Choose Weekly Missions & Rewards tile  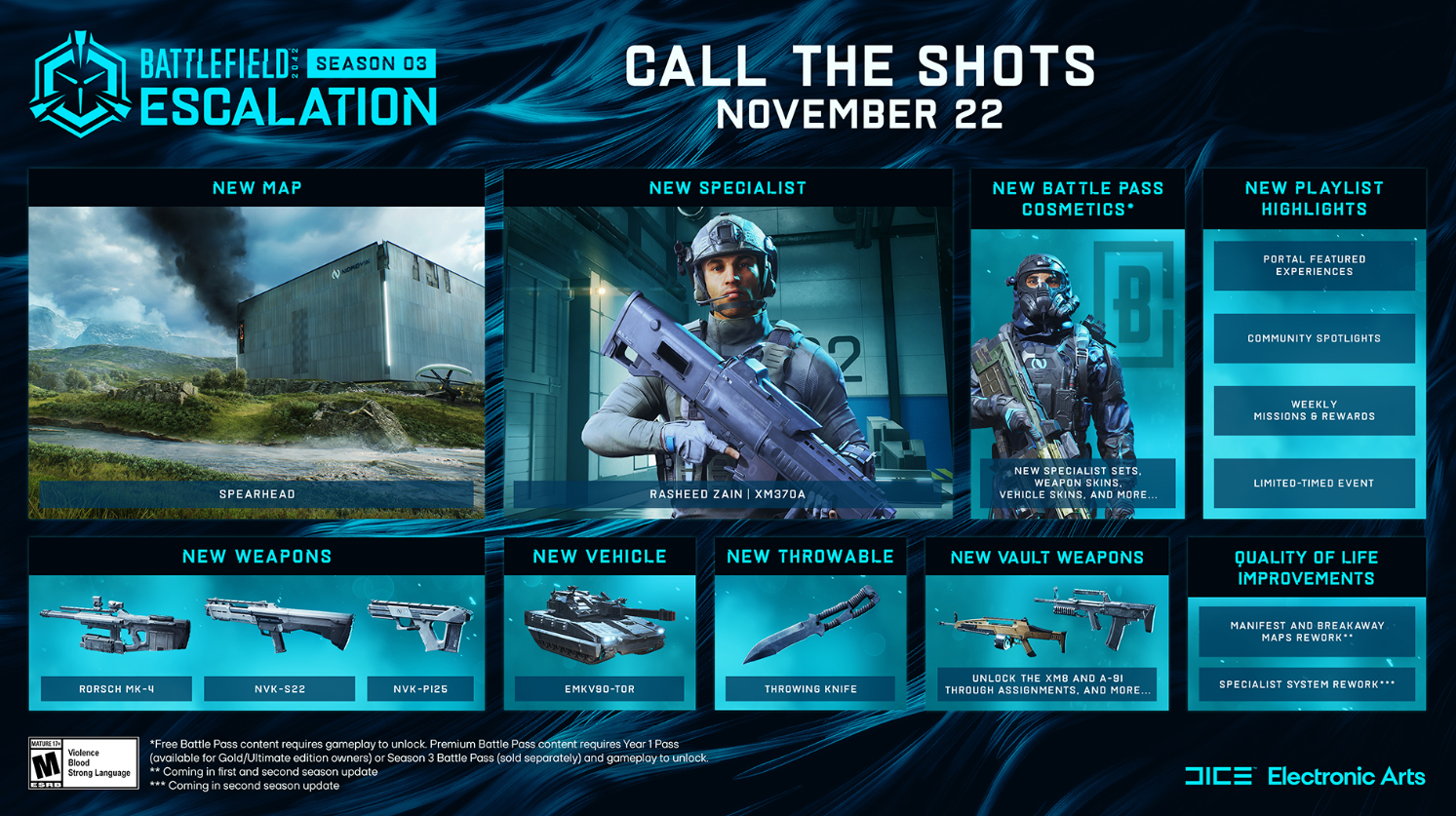1314,410
